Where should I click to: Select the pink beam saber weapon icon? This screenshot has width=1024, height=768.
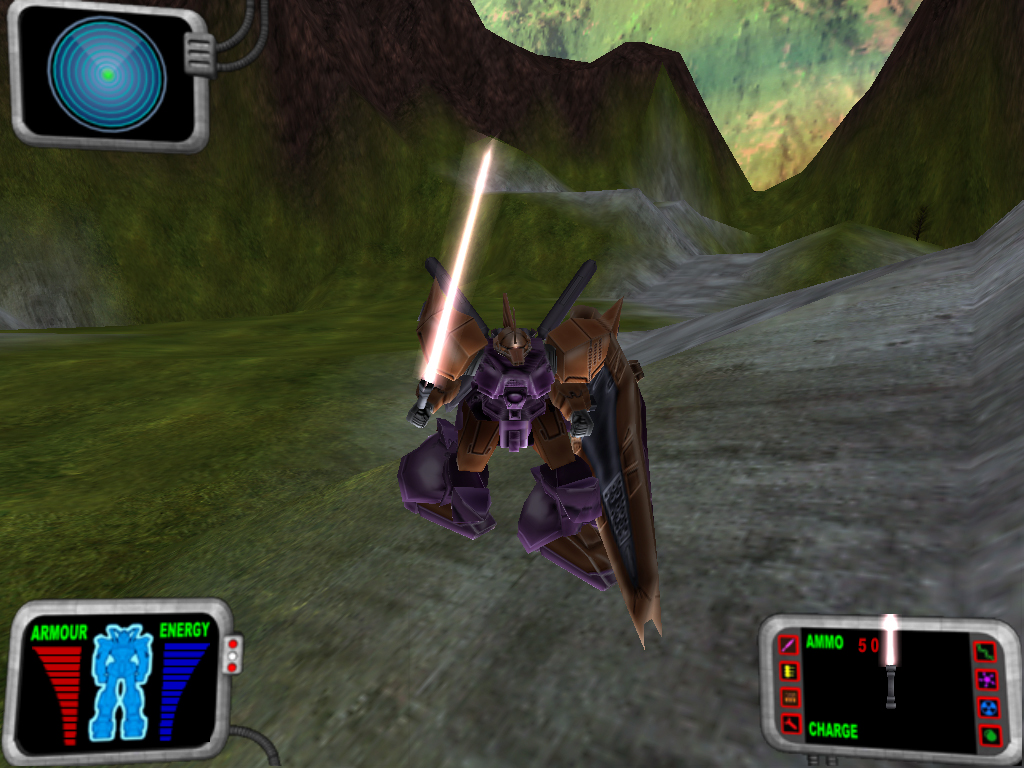click(x=789, y=643)
